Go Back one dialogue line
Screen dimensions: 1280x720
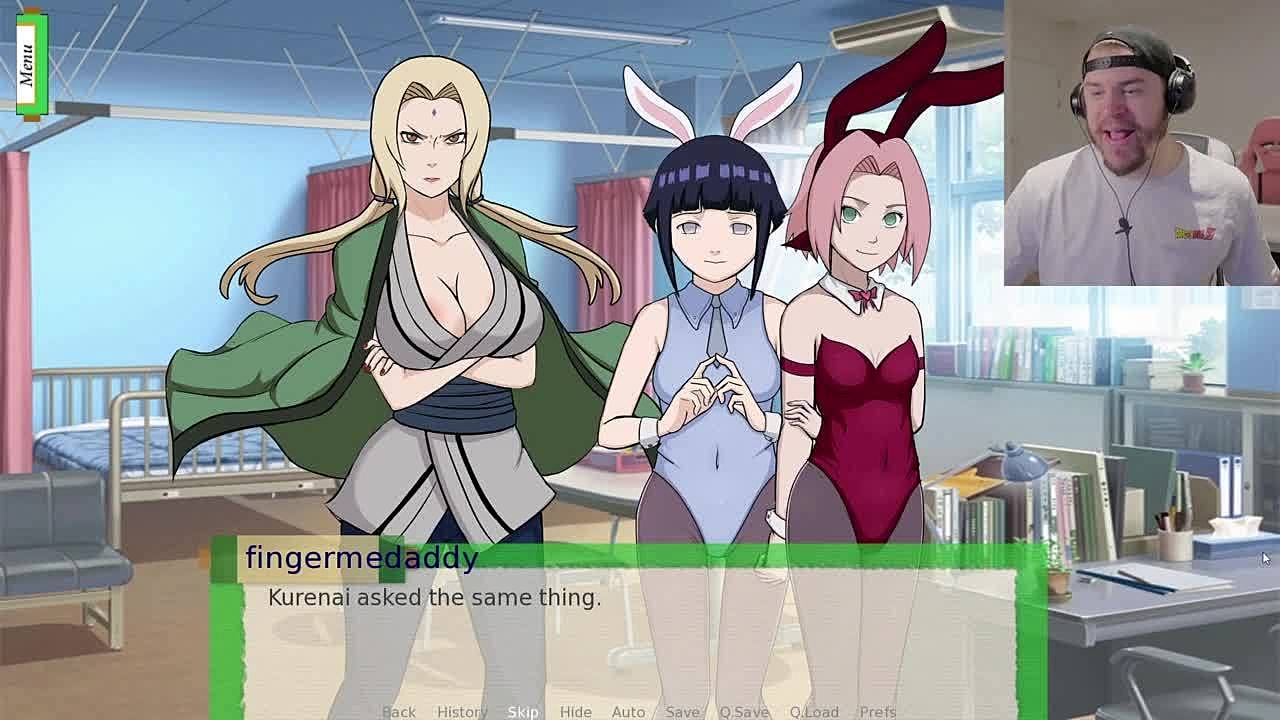[398, 711]
